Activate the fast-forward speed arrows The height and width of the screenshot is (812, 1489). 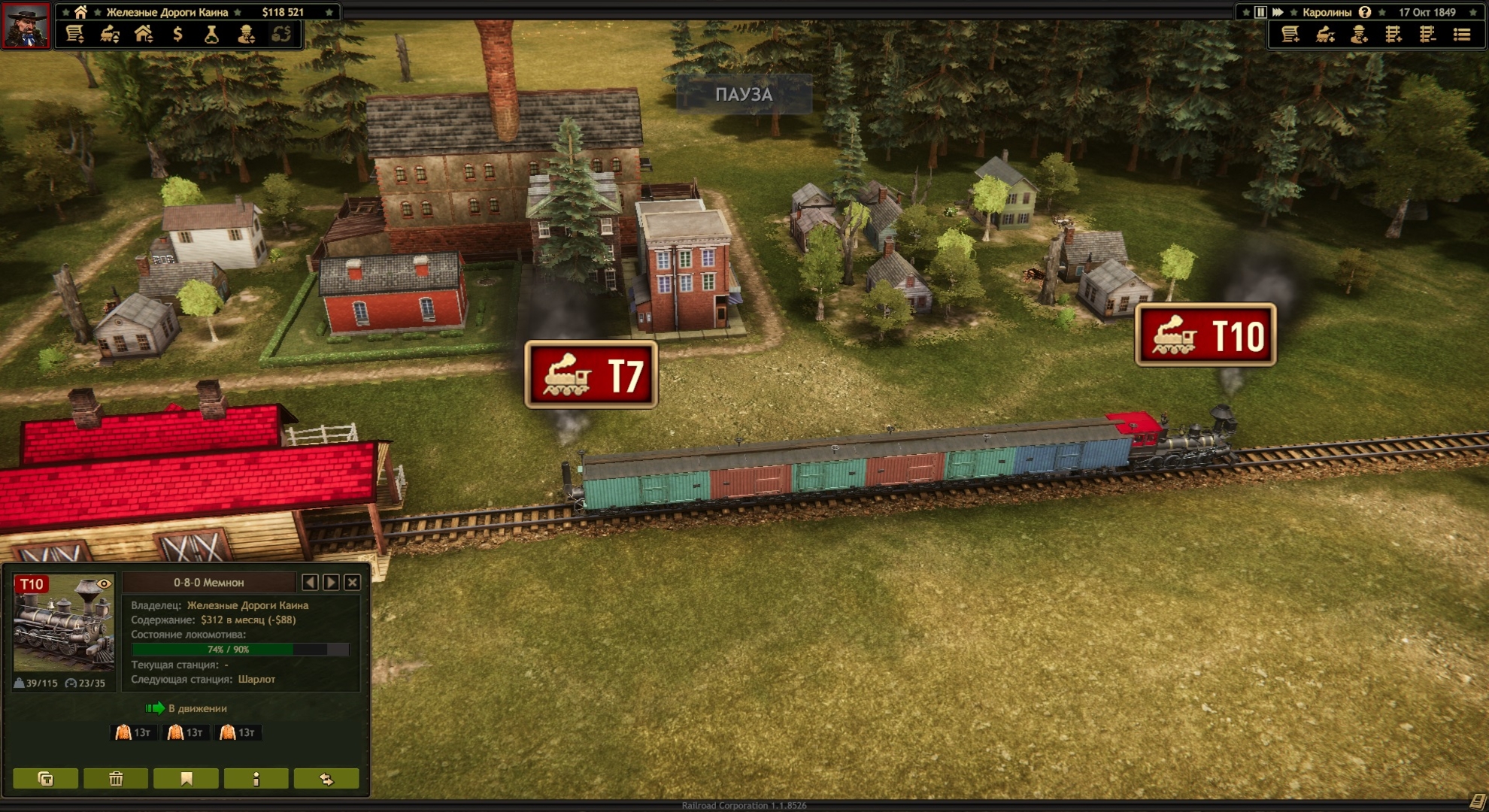point(1278,12)
